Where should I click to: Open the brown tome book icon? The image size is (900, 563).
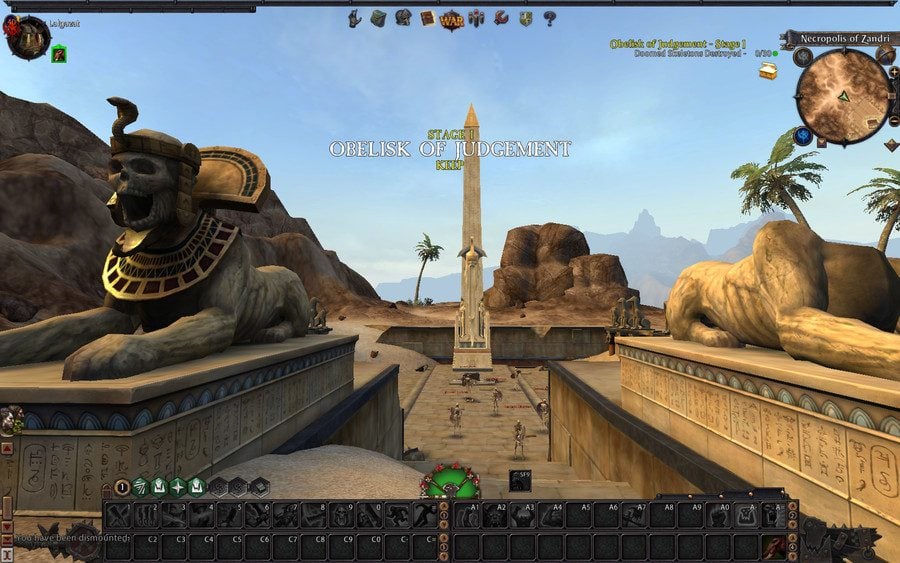tap(427, 18)
